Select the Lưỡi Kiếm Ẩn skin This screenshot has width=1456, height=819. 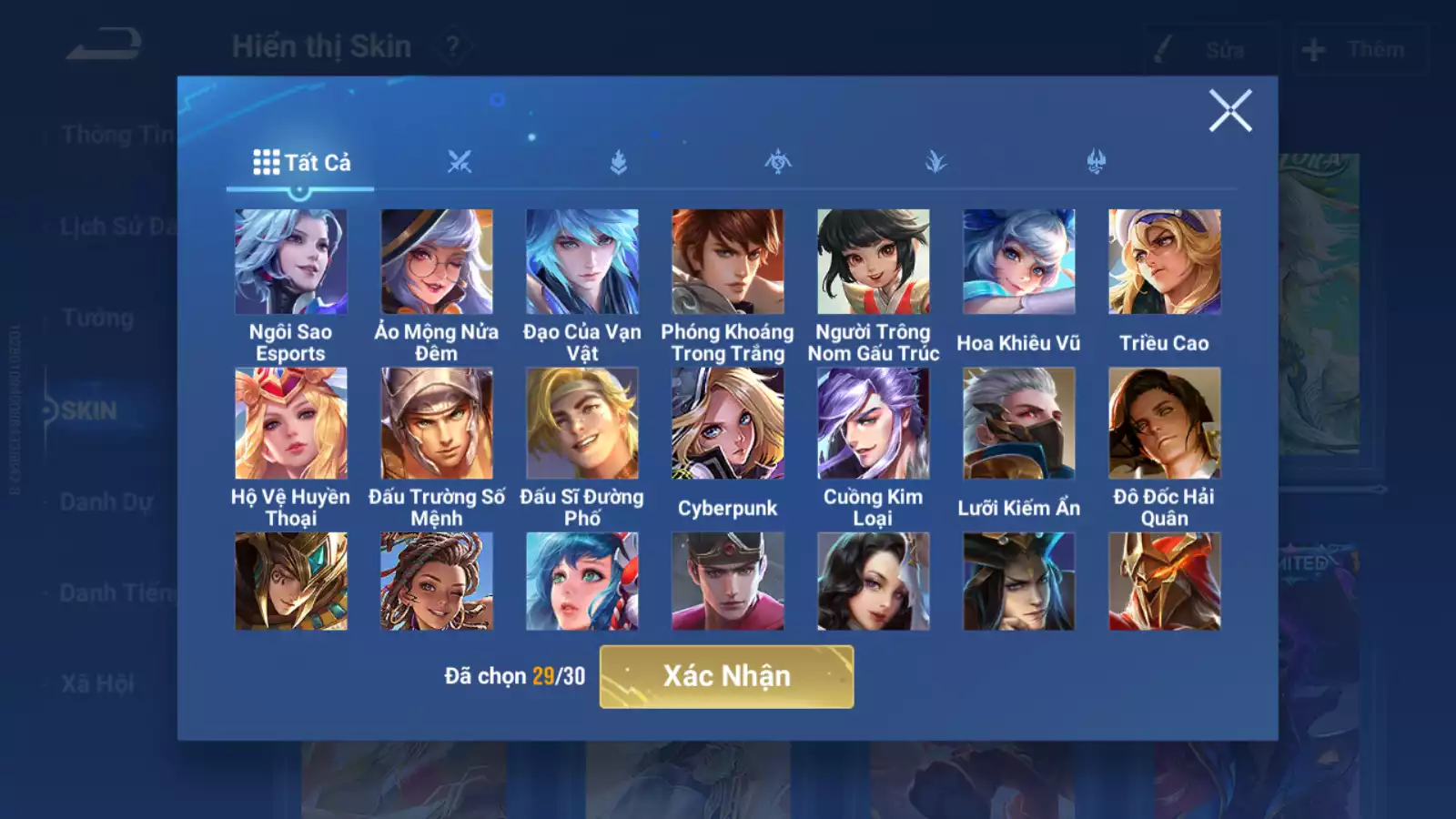[x=1019, y=423]
